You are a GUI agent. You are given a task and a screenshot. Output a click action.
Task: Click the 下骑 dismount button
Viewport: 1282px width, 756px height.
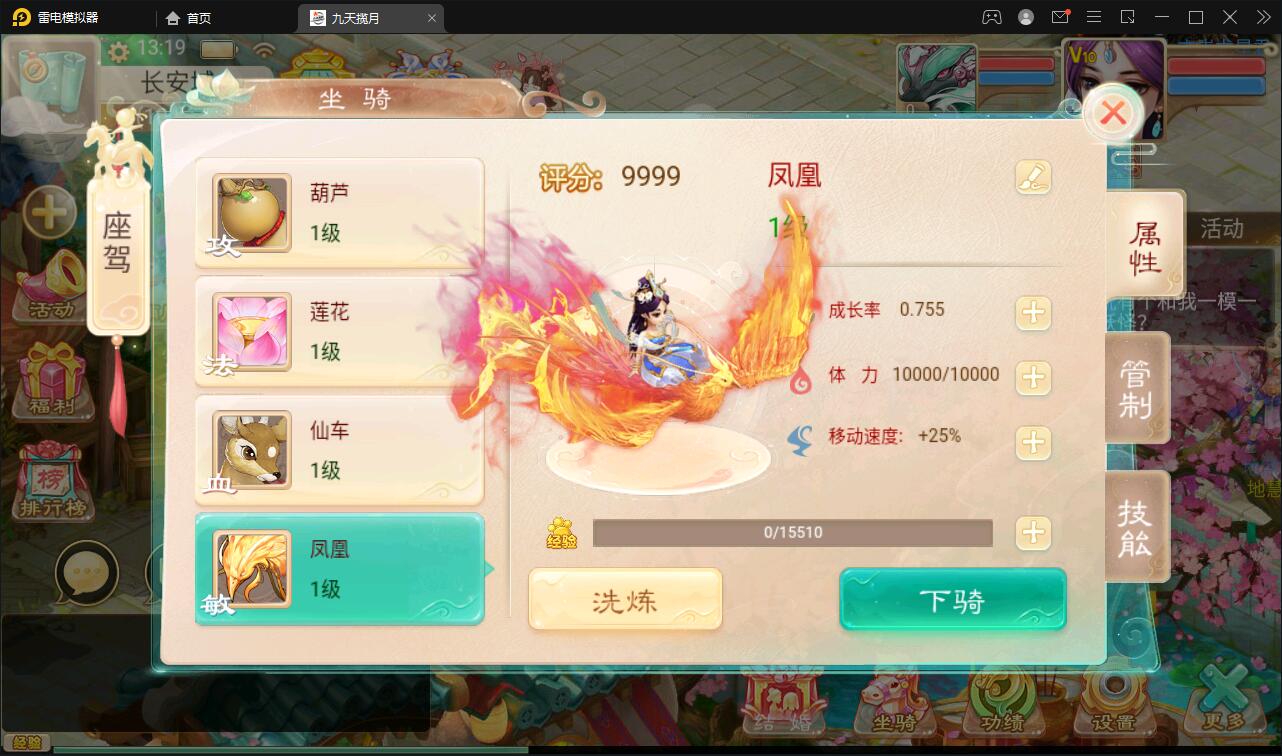(951, 599)
